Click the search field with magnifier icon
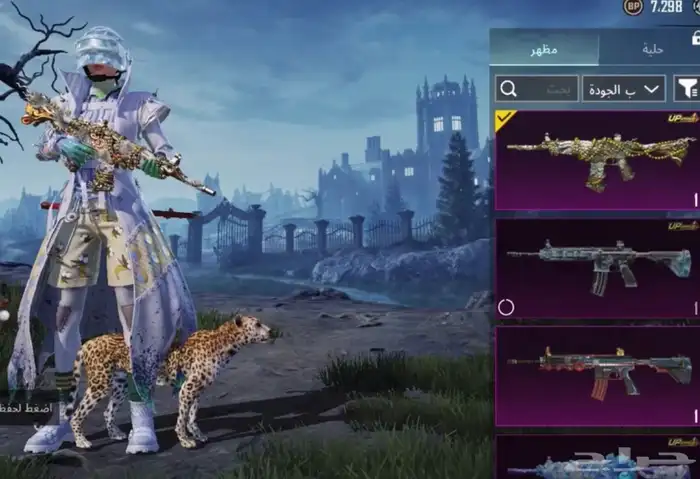The image size is (700, 479). (537, 88)
